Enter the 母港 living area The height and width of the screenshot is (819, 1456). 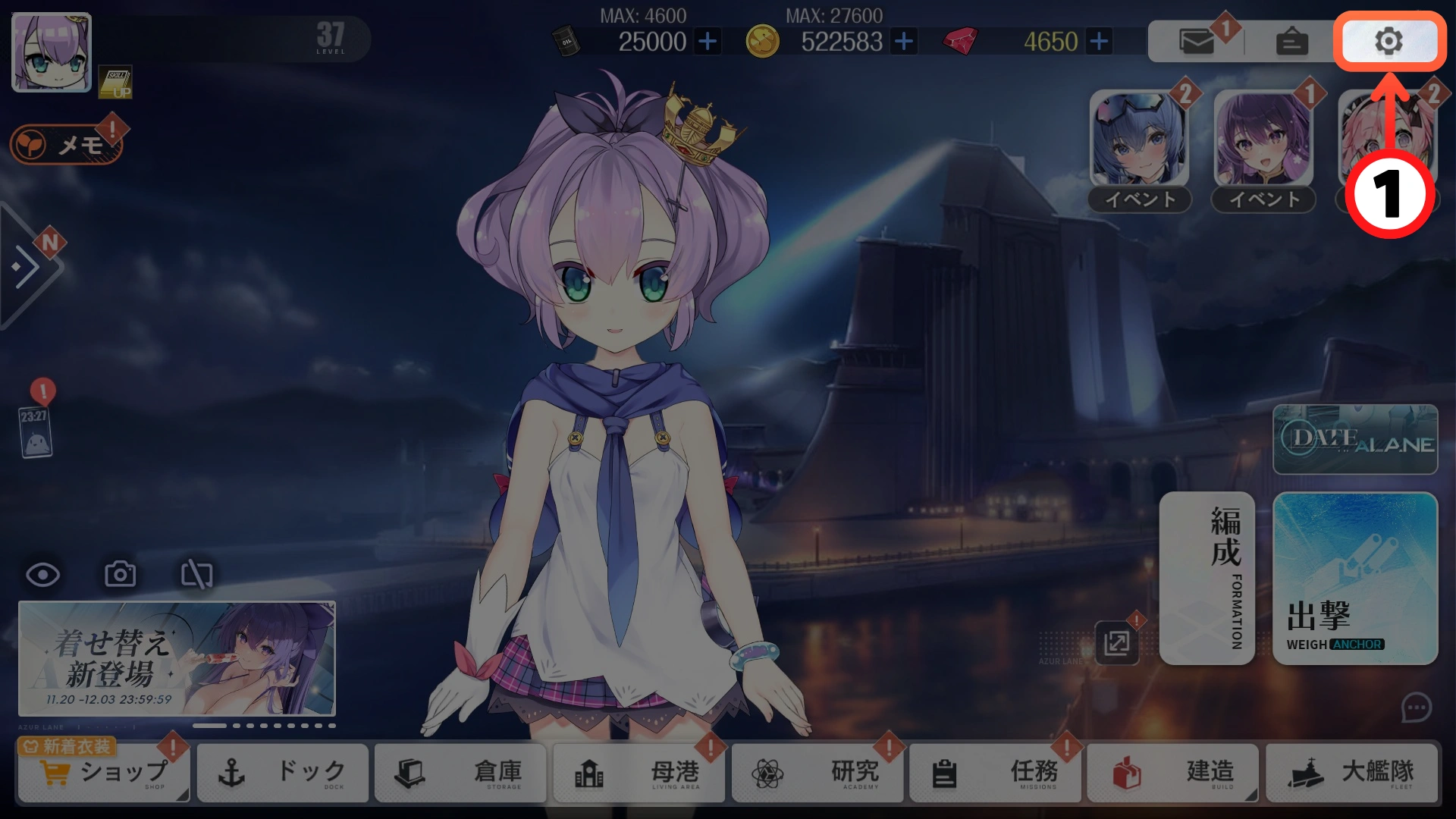click(x=639, y=773)
